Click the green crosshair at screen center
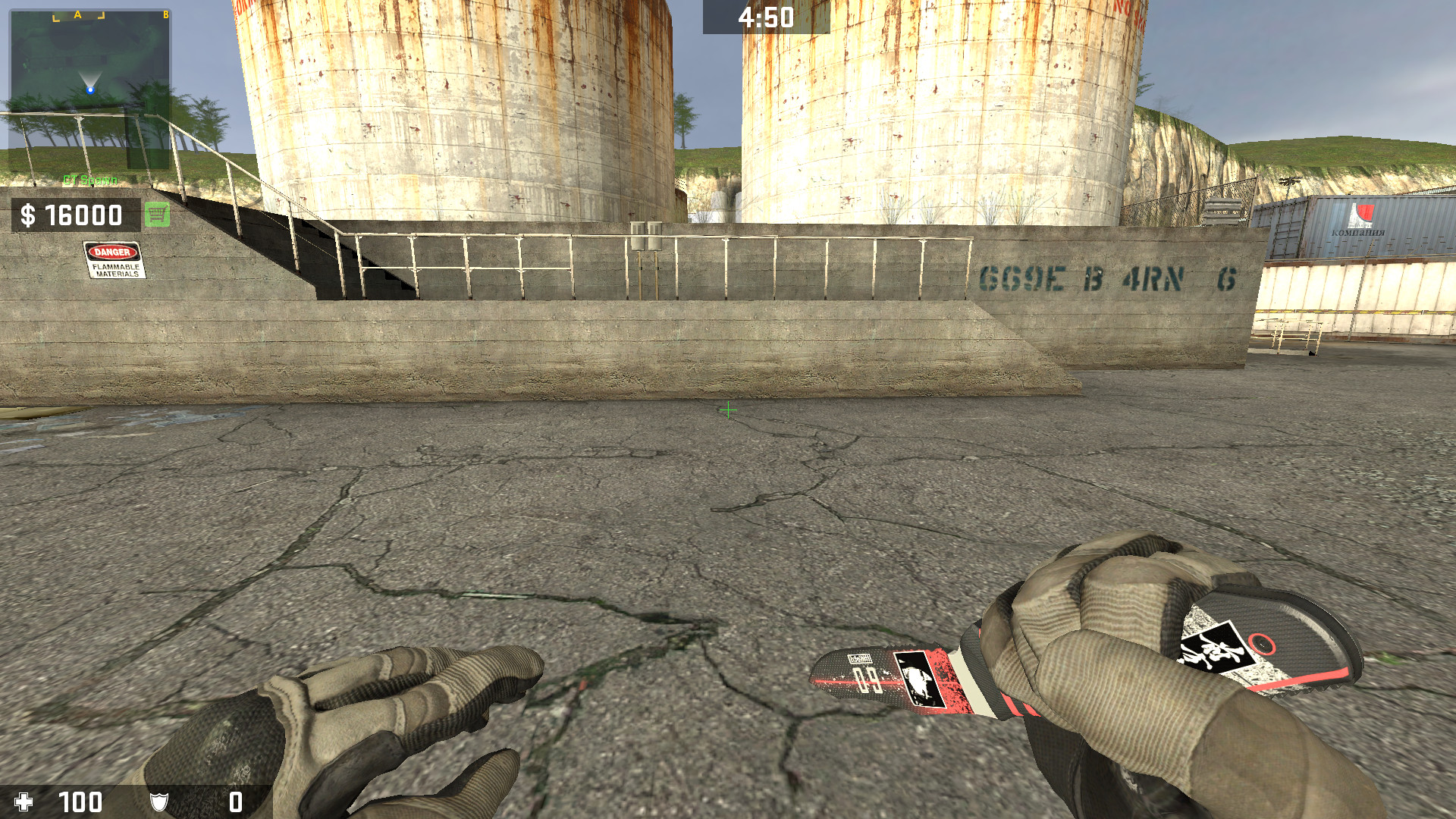Image resolution: width=1456 pixels, height=819 pixels. point(727,409)
